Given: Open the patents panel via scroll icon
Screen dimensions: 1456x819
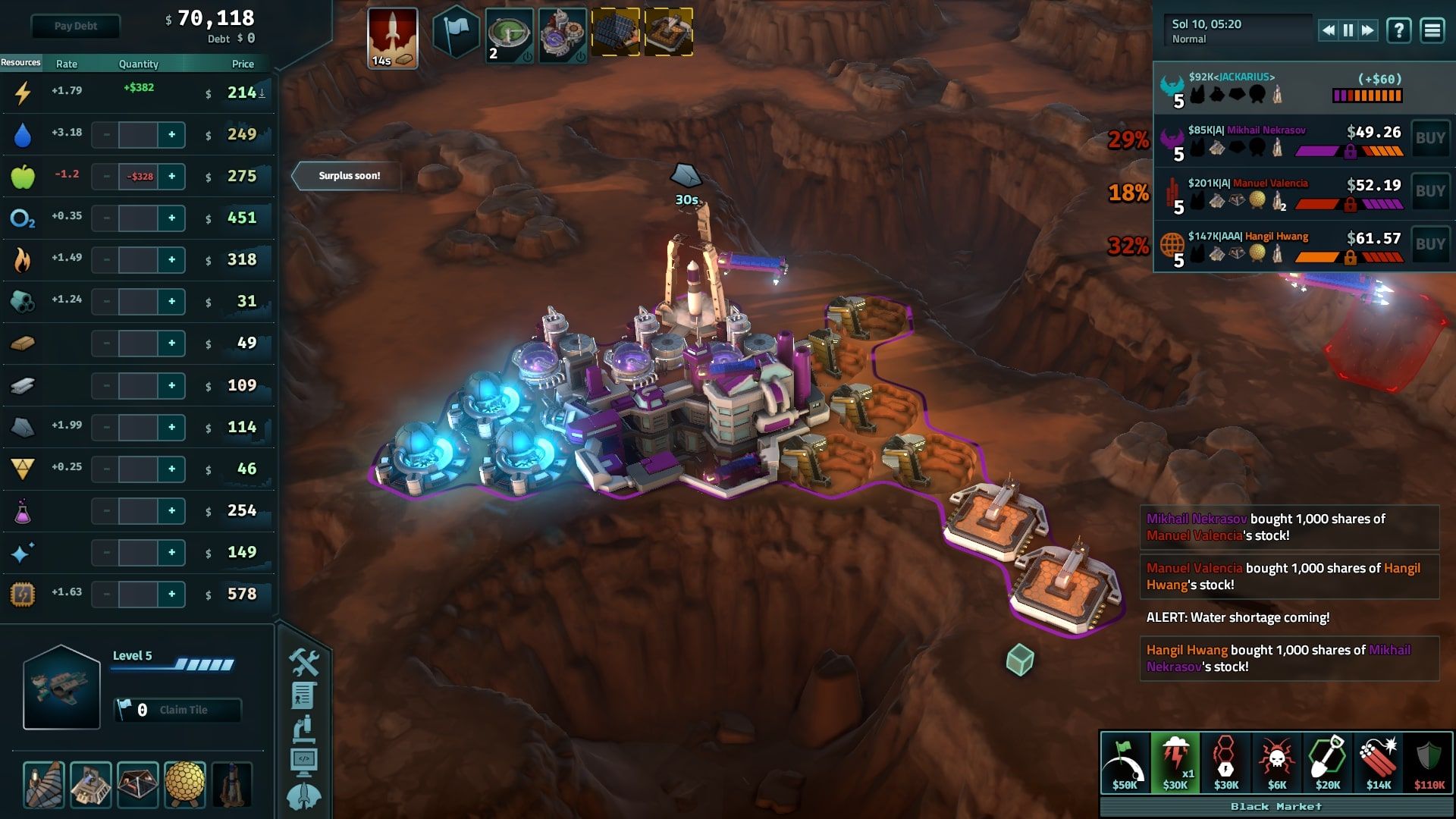Looking at the screenshot, I should pyautogui.click(x=303, y=695).
